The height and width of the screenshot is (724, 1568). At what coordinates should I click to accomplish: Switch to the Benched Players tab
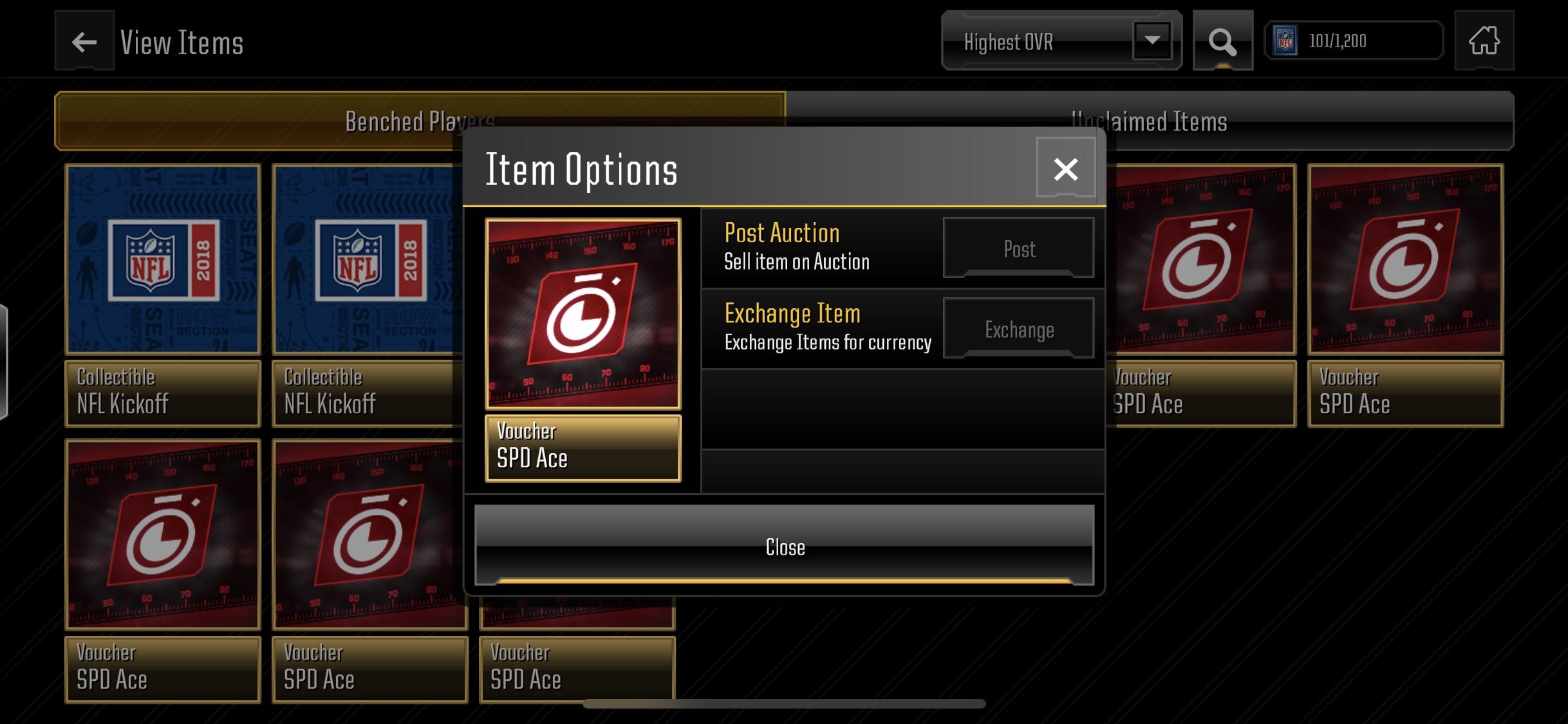pos(420,121)
